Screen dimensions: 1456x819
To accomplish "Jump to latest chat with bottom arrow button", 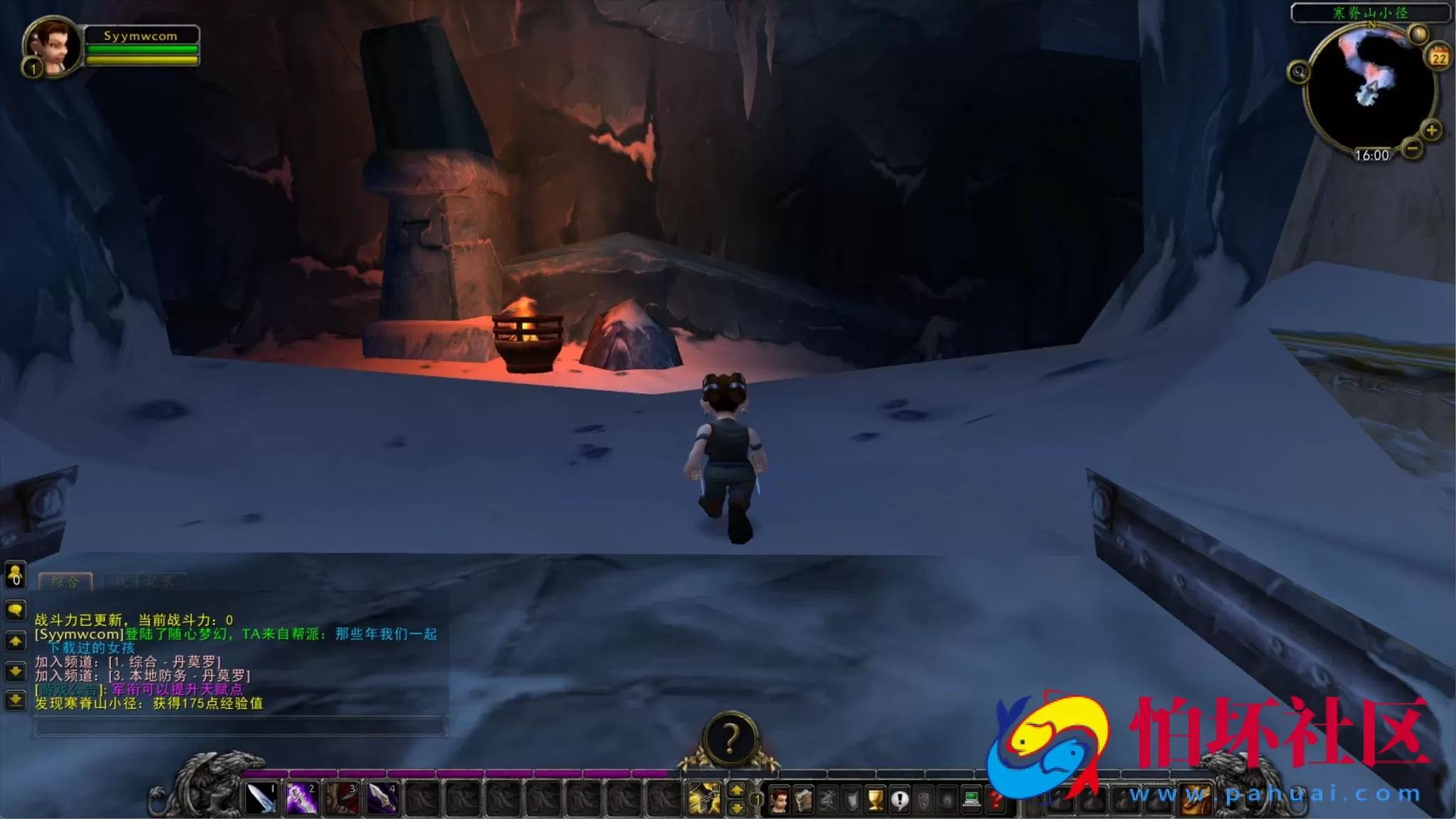I will click(x=15, y=700).
